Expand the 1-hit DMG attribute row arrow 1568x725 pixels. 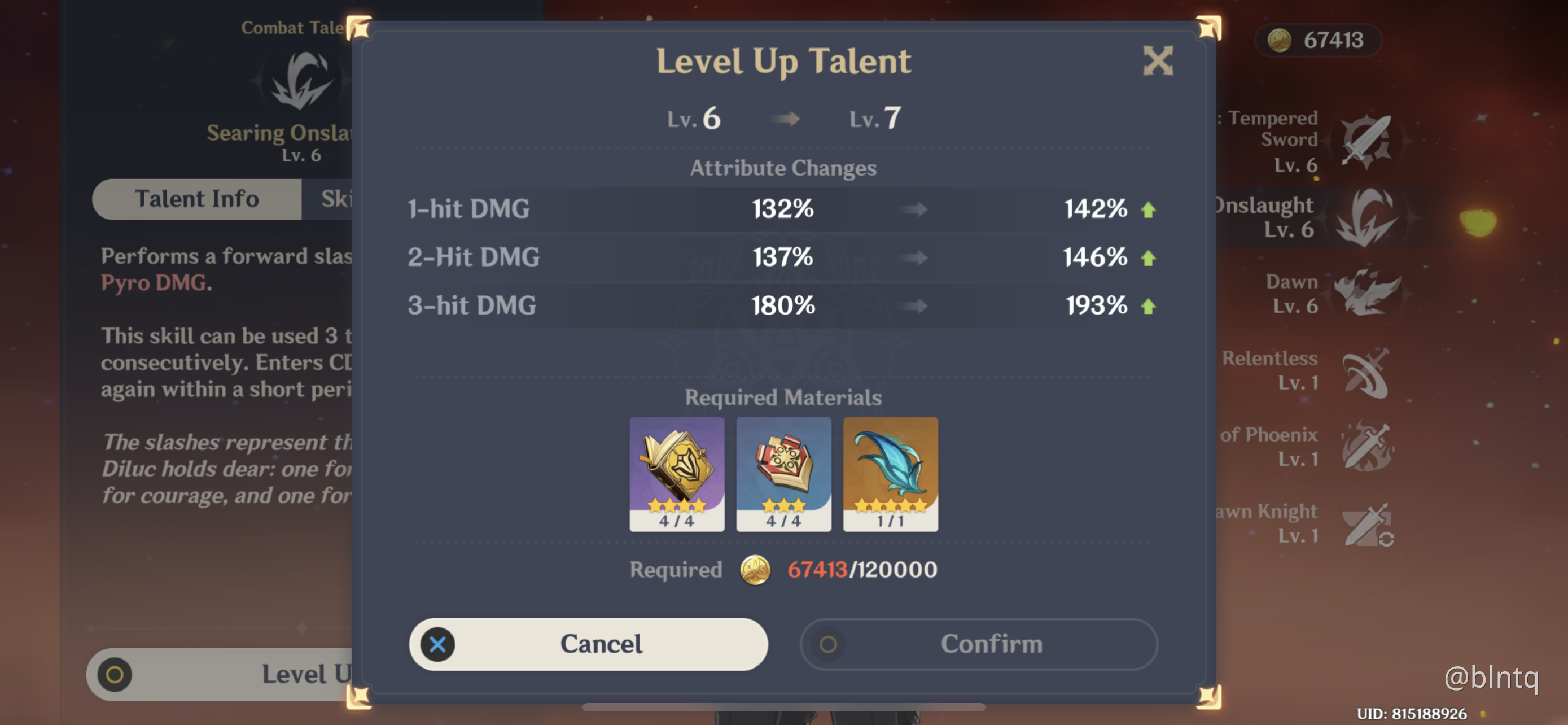pyautogui.click(x=911, y=209)
